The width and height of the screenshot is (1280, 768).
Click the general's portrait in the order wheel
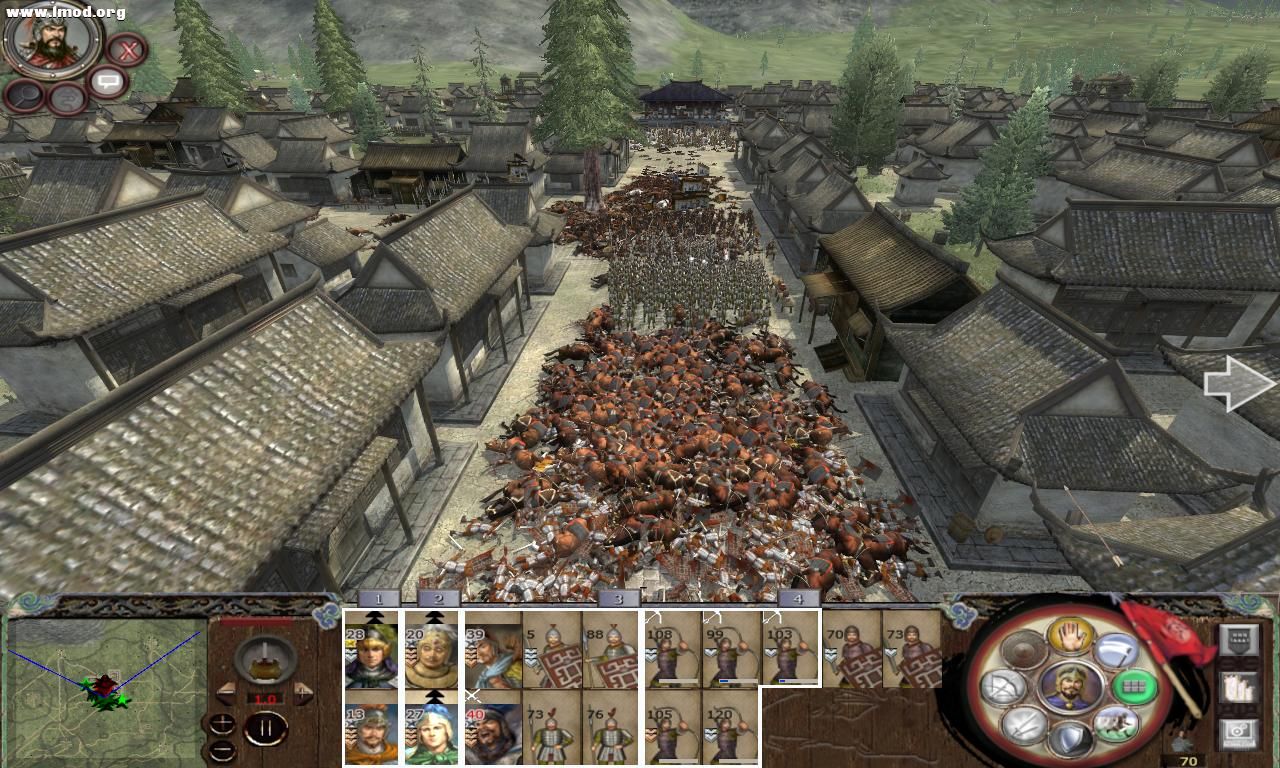point(1070,688)
